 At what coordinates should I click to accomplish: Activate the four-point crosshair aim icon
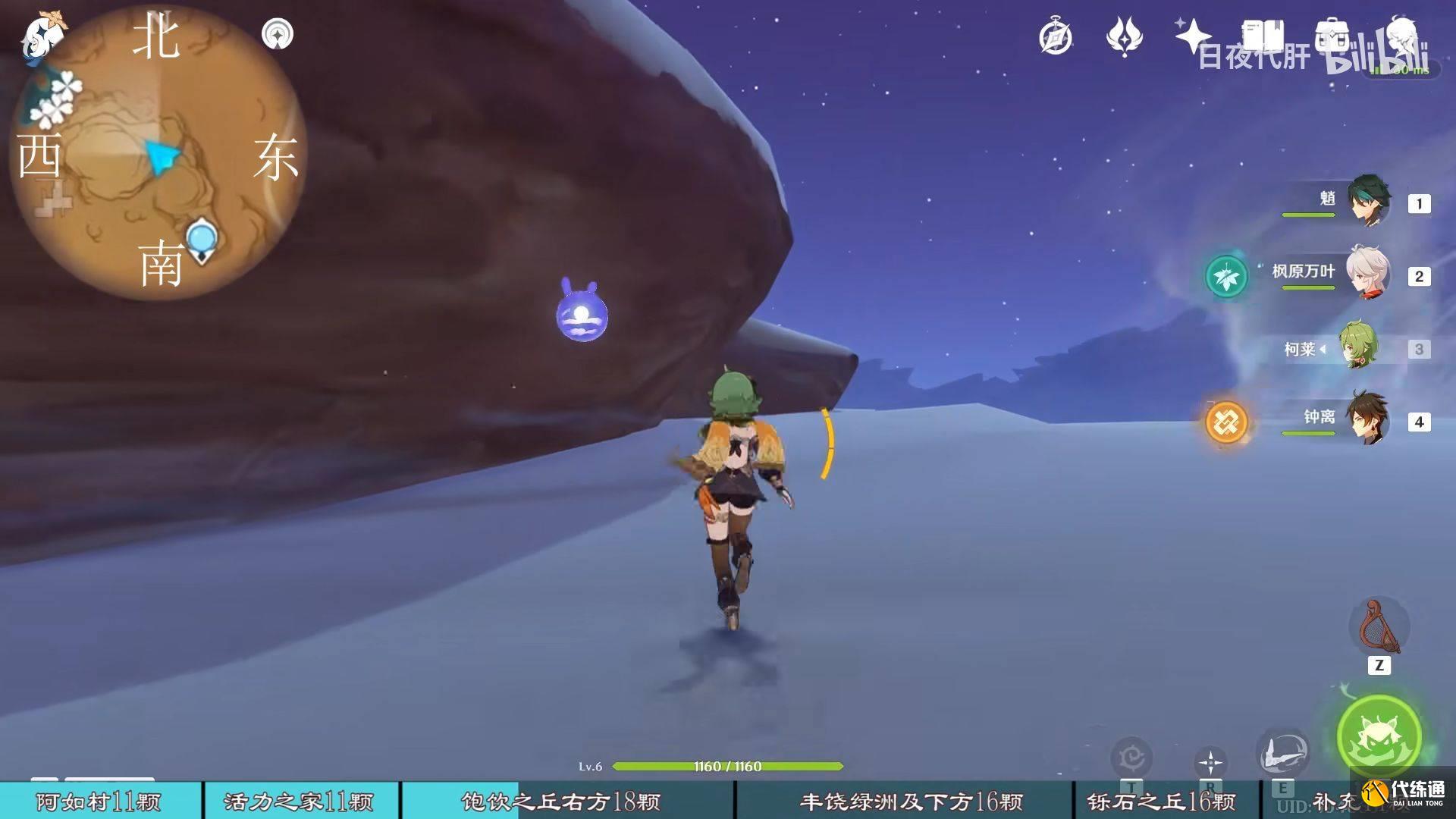[x=1210, y=761]
